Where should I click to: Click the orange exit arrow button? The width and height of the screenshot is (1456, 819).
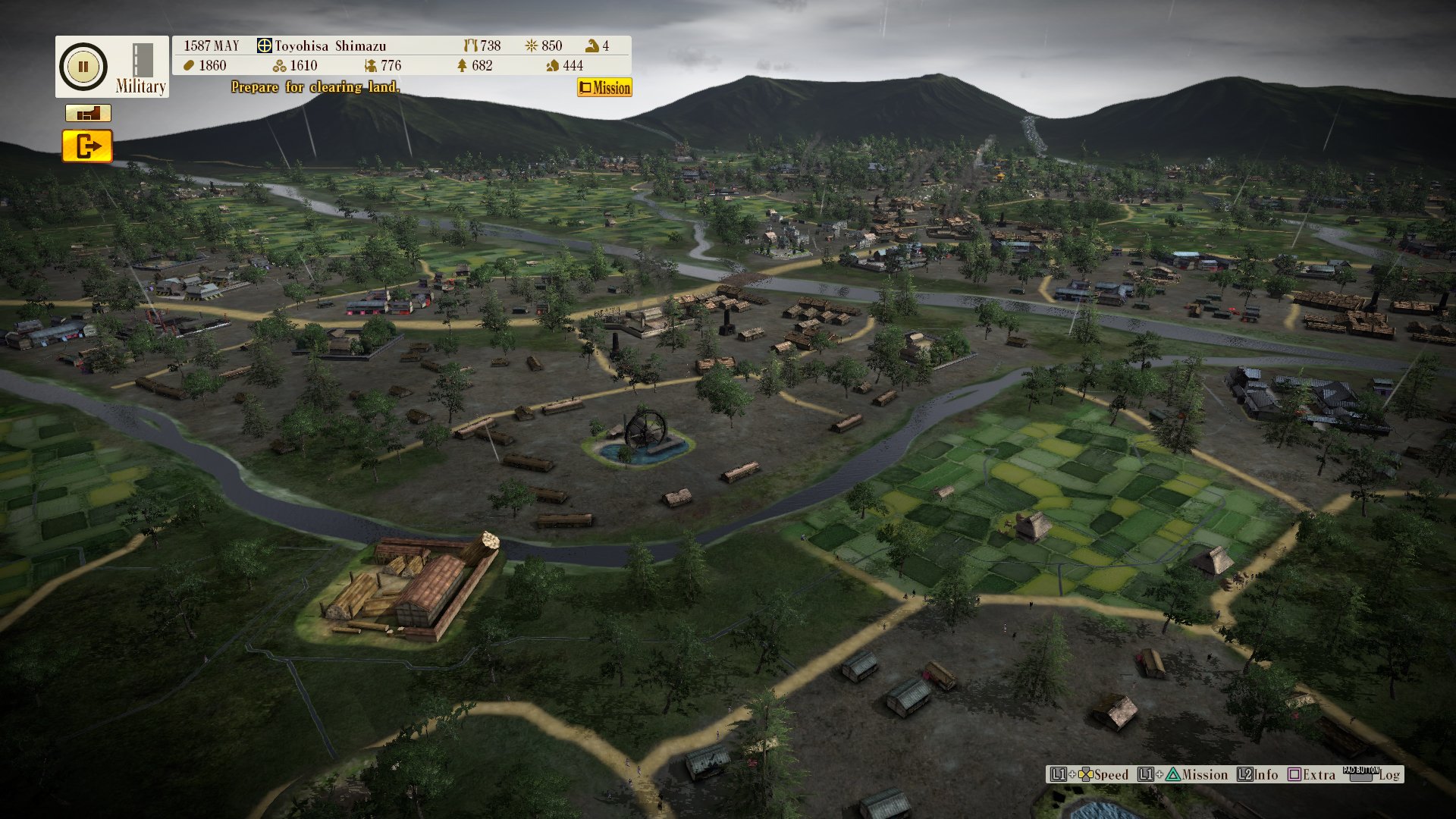coord(87,146)
